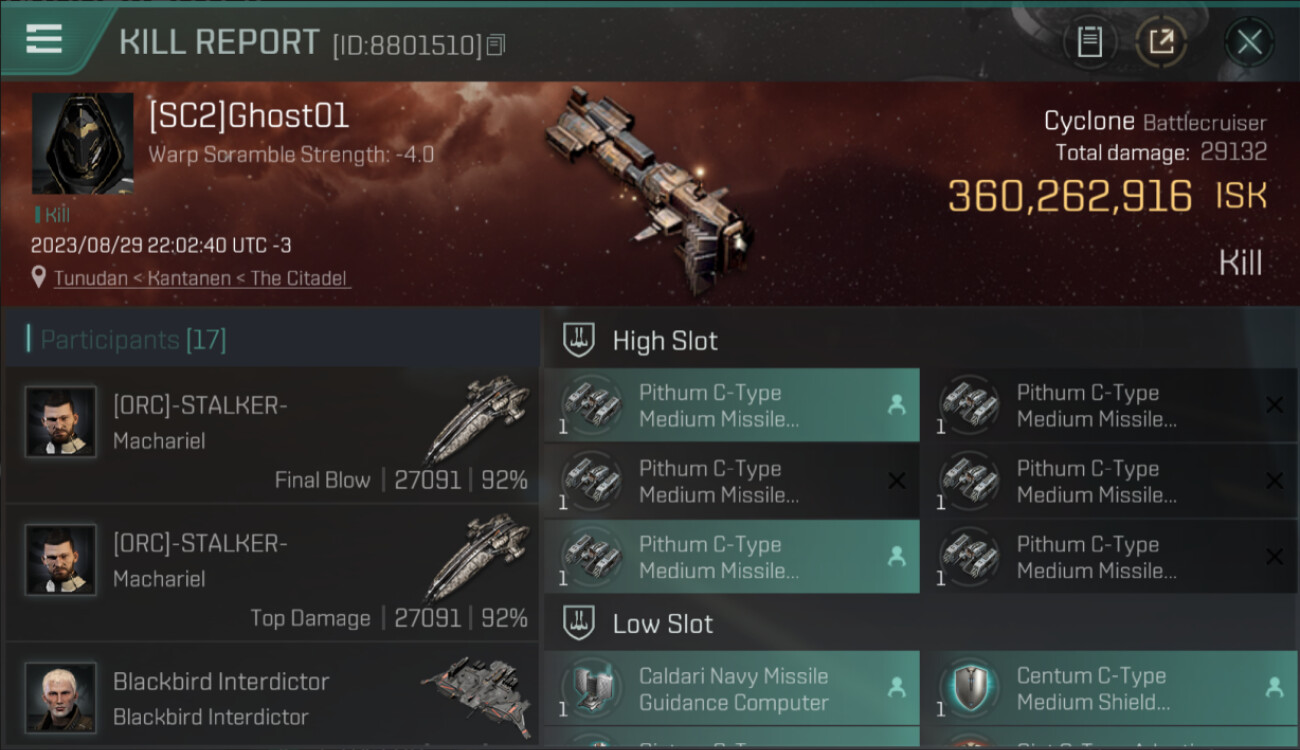
Task: Select the Blackbird Interdictor participant row
Action: coord(272,697)
